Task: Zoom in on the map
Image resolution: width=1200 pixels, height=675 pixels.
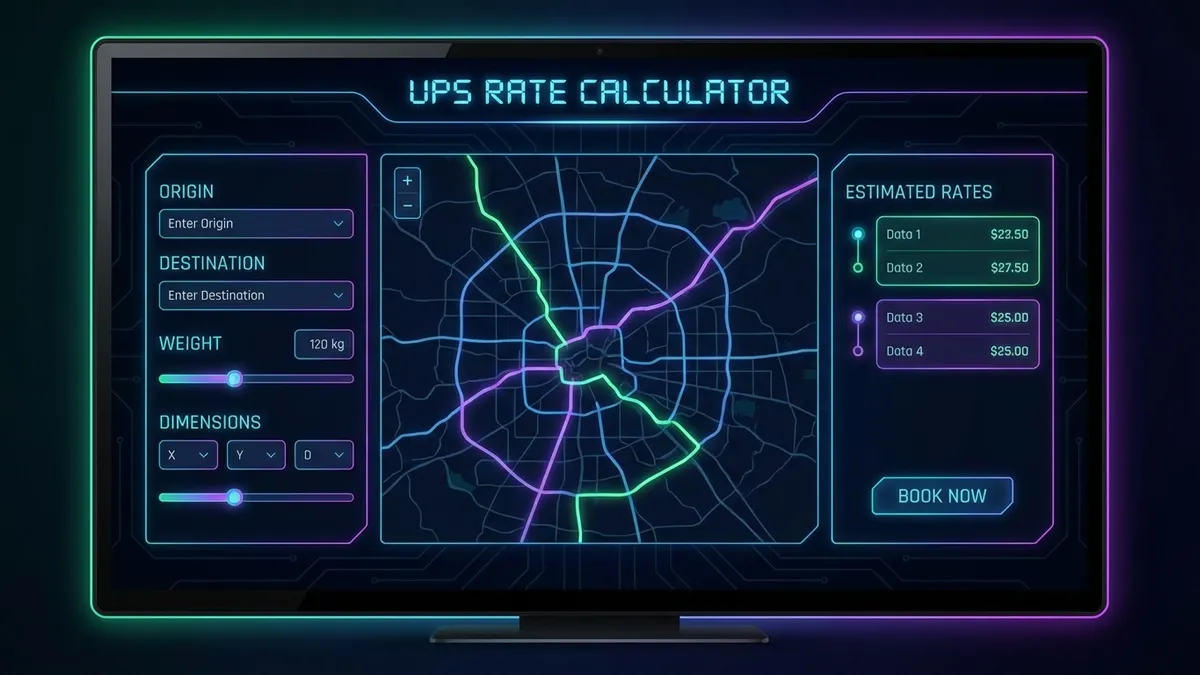Action: pos(407,181)
